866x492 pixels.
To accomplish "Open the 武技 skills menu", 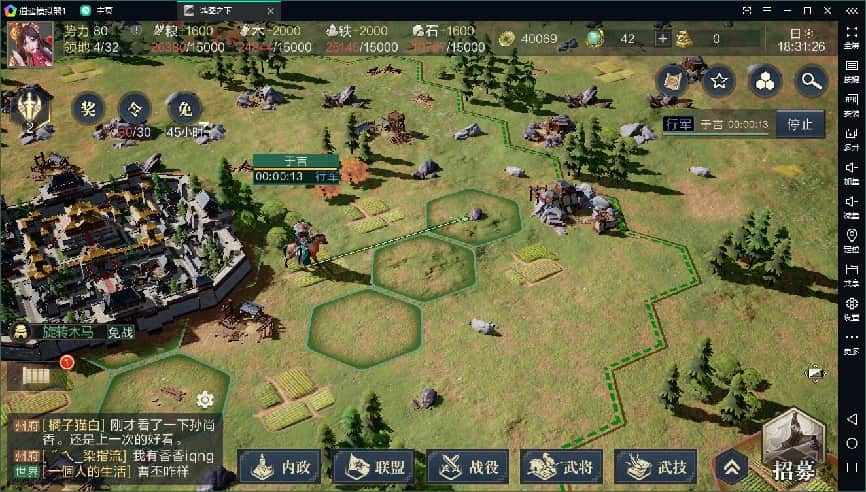I will point(655,466).
